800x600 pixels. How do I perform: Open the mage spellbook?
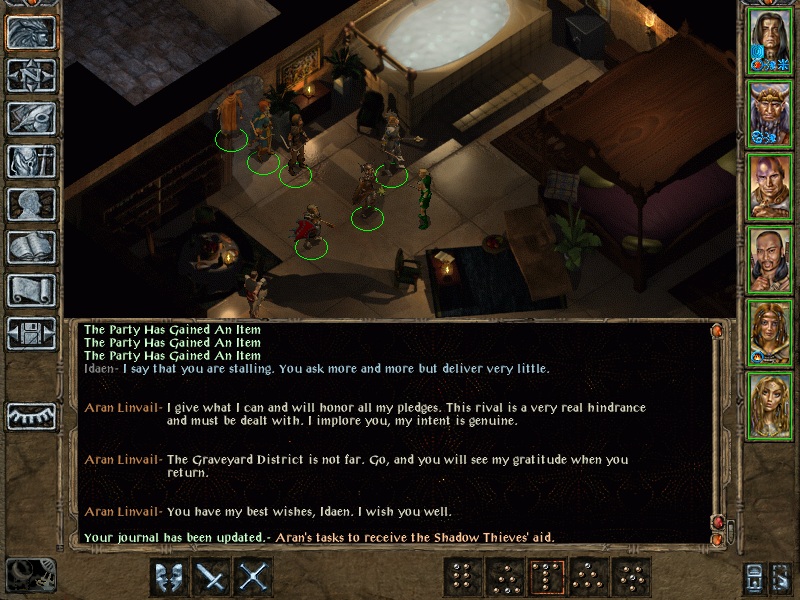click(31, 247)
